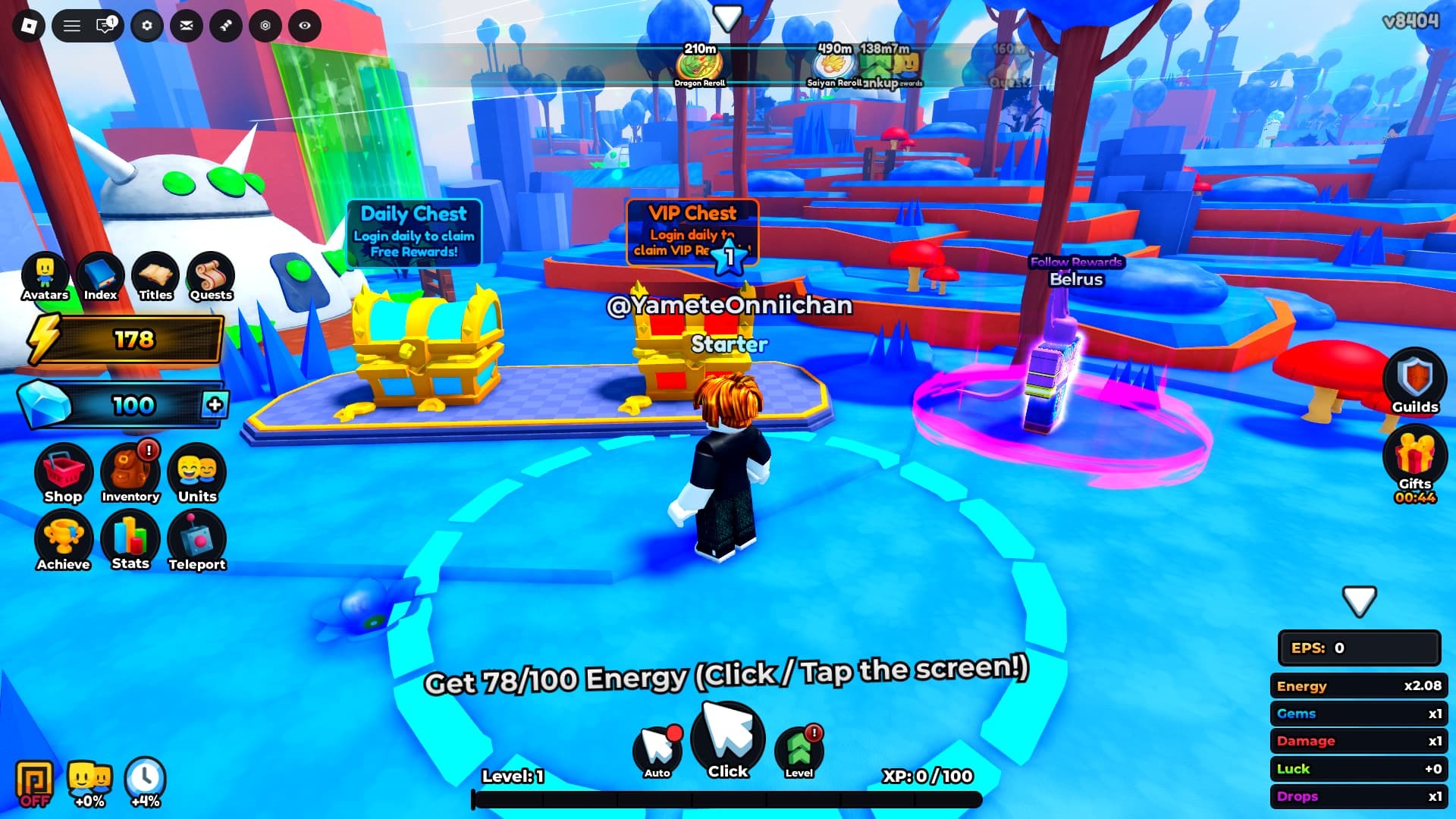This screenshot has height=819, width=1456.
Task: Toggle the Auto clicker button
Action: tap(657, 751)
